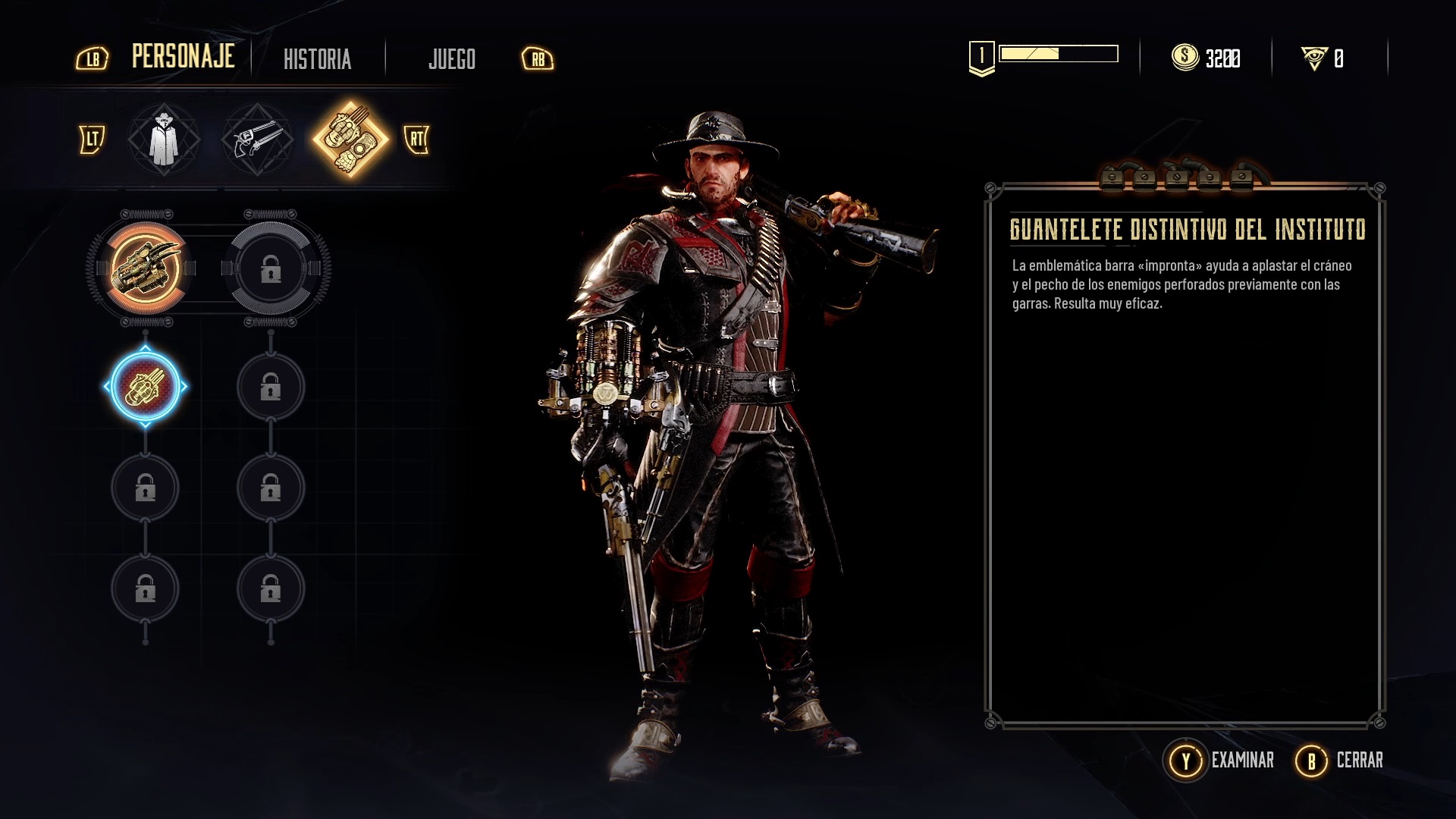Choose the blue-highlighted gauntlet skin node
The width and height of the screenshot is (1456, 819).
pos(146,387)
